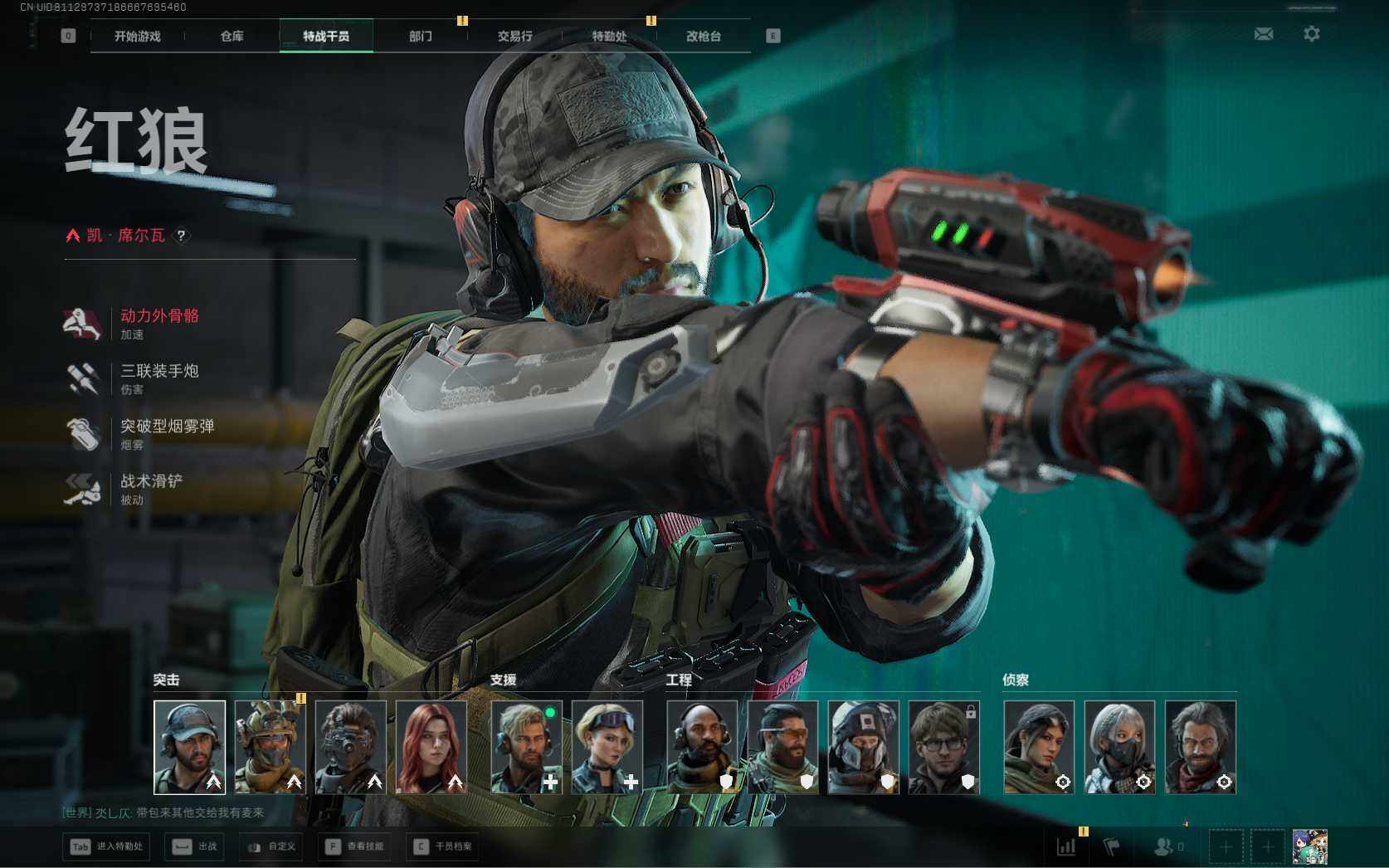
Task: Open the 改枪台 gunsmith tab
Action: [x=704, y=37]
